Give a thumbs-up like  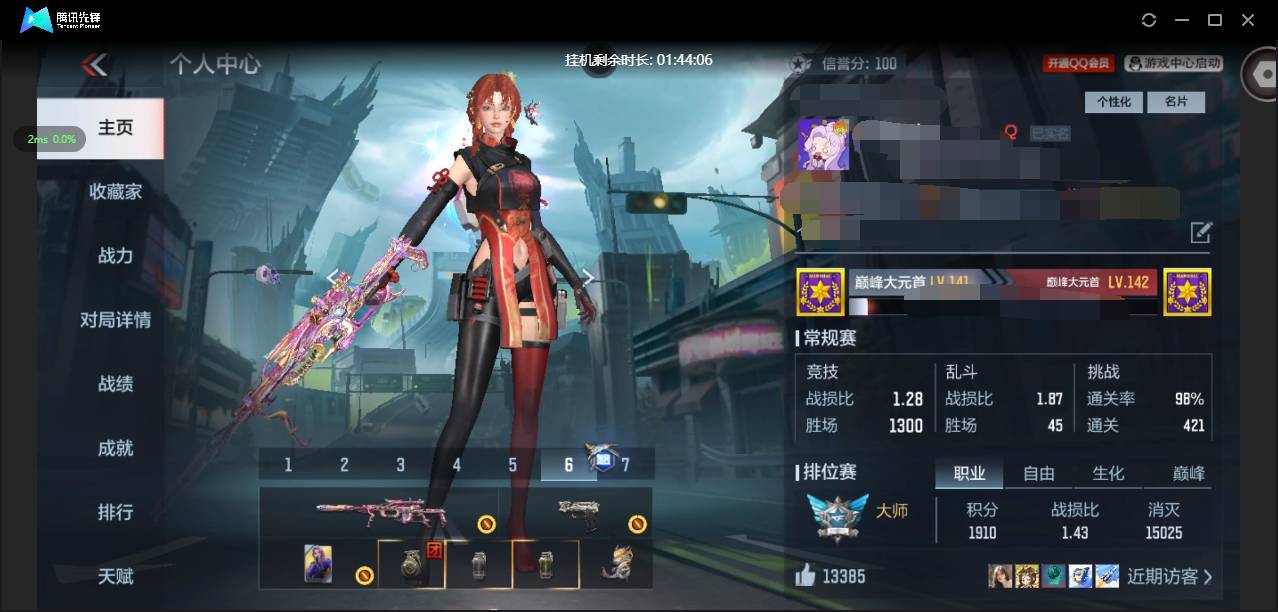click(806, 576)
